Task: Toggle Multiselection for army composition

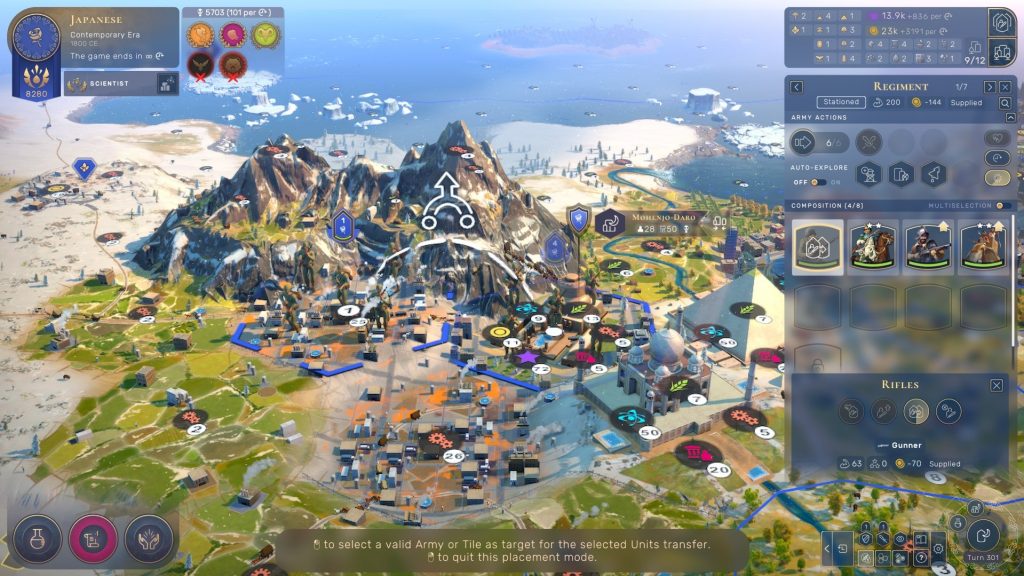Action: (x=1003, y=206)
